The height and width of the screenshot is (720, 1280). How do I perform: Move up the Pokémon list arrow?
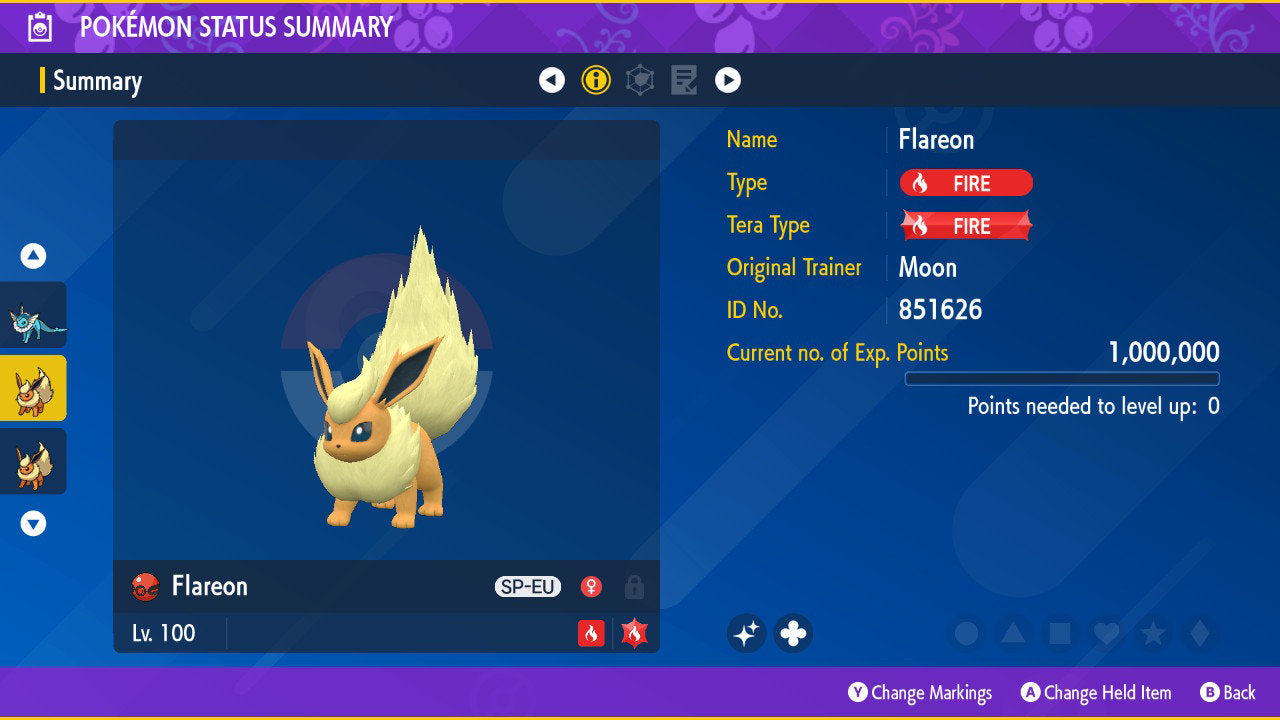click(33, 257)
